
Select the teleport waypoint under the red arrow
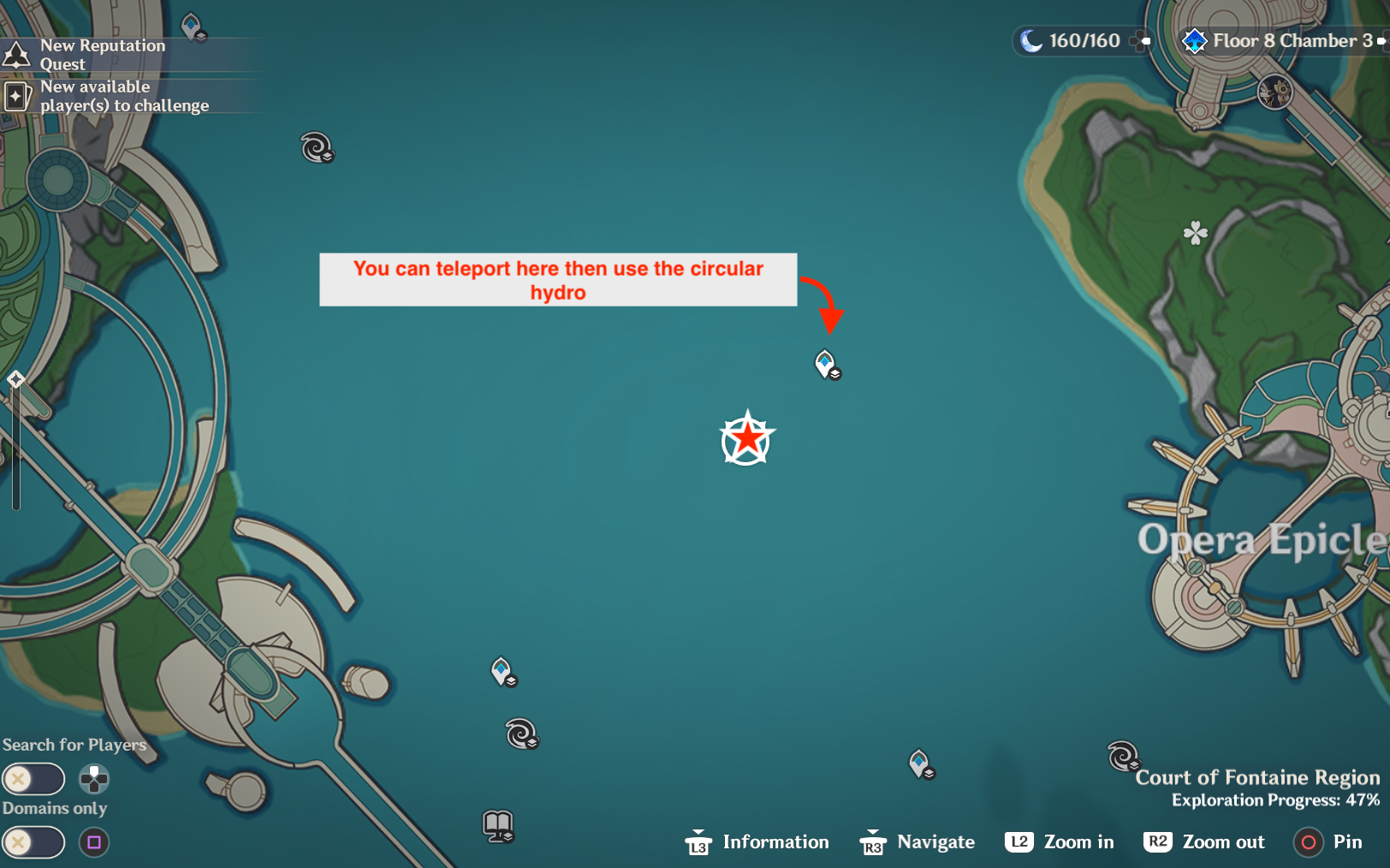point(824,366)
